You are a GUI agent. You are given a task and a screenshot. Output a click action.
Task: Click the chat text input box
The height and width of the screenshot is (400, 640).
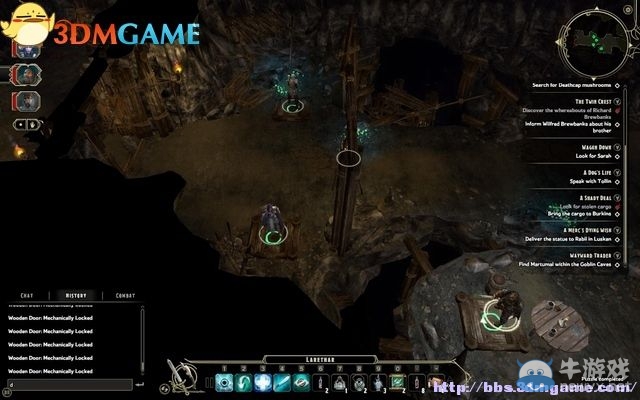click(68, 384)
